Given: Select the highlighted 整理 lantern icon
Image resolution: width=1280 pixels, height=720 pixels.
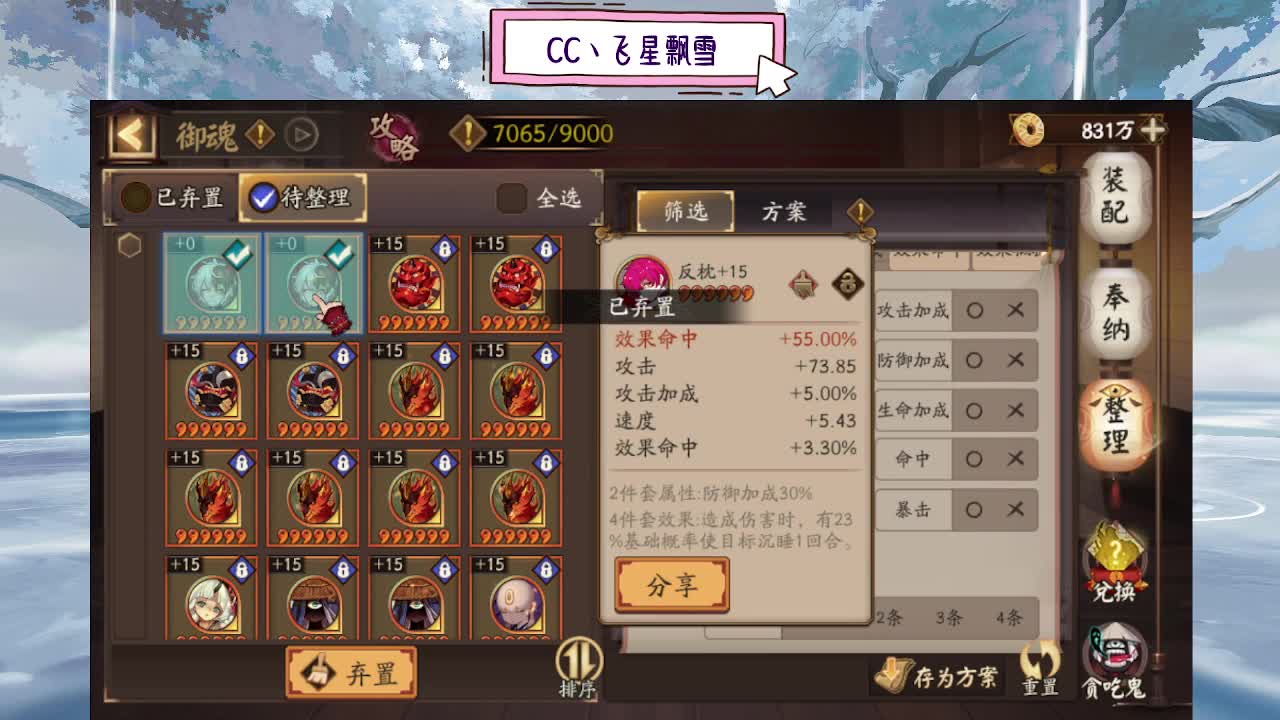Looking at the screenshot, I should (1115, 425).
